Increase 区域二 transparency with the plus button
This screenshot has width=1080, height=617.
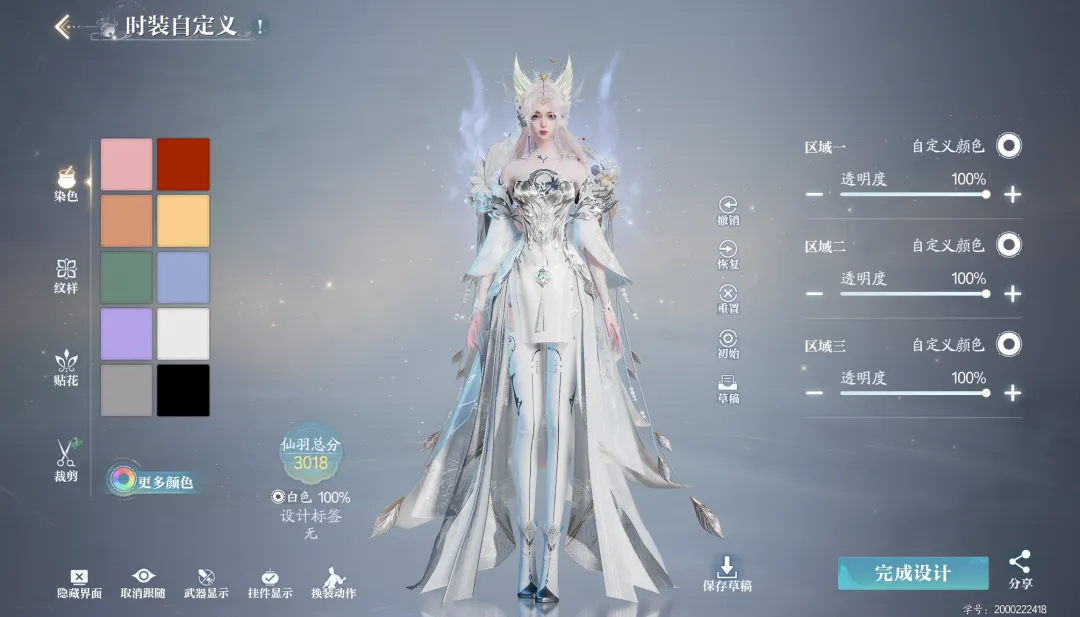pos(1013,293)
